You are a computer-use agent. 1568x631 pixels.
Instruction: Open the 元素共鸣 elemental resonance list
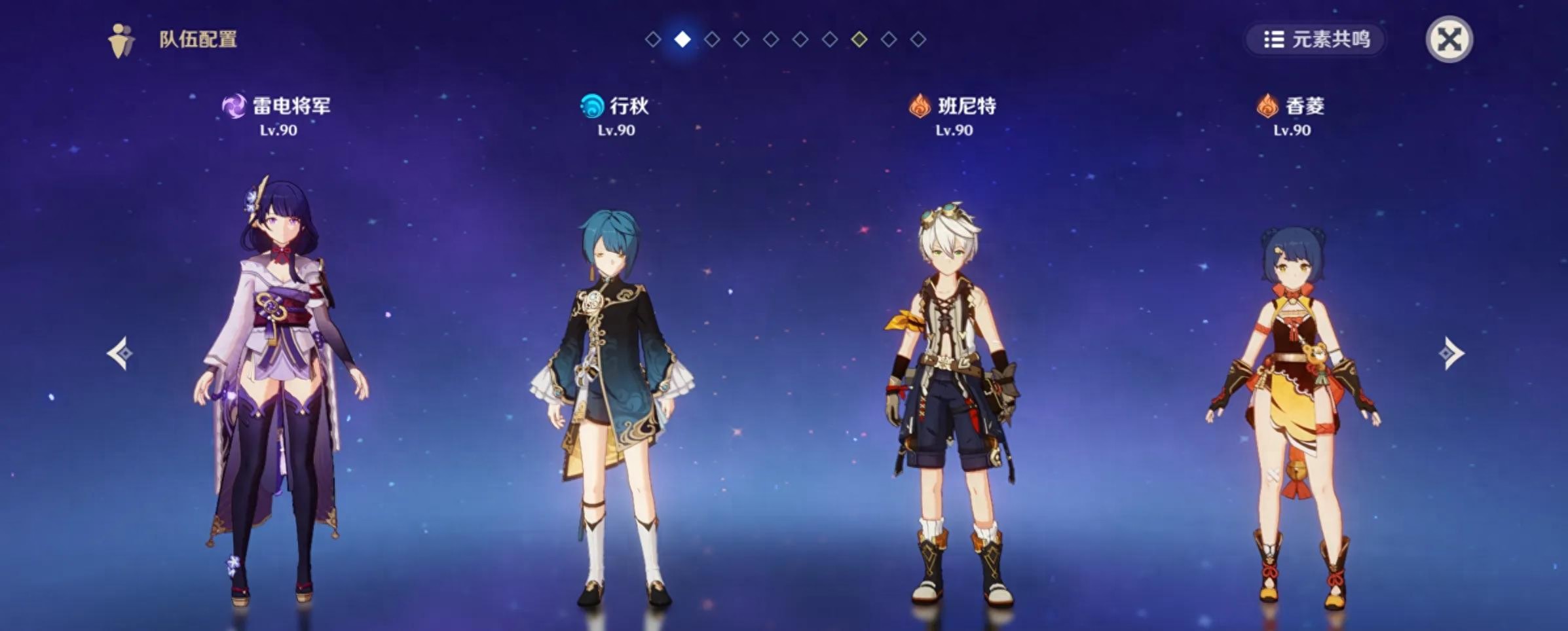pyautogui.click(x=1316, y=39)
